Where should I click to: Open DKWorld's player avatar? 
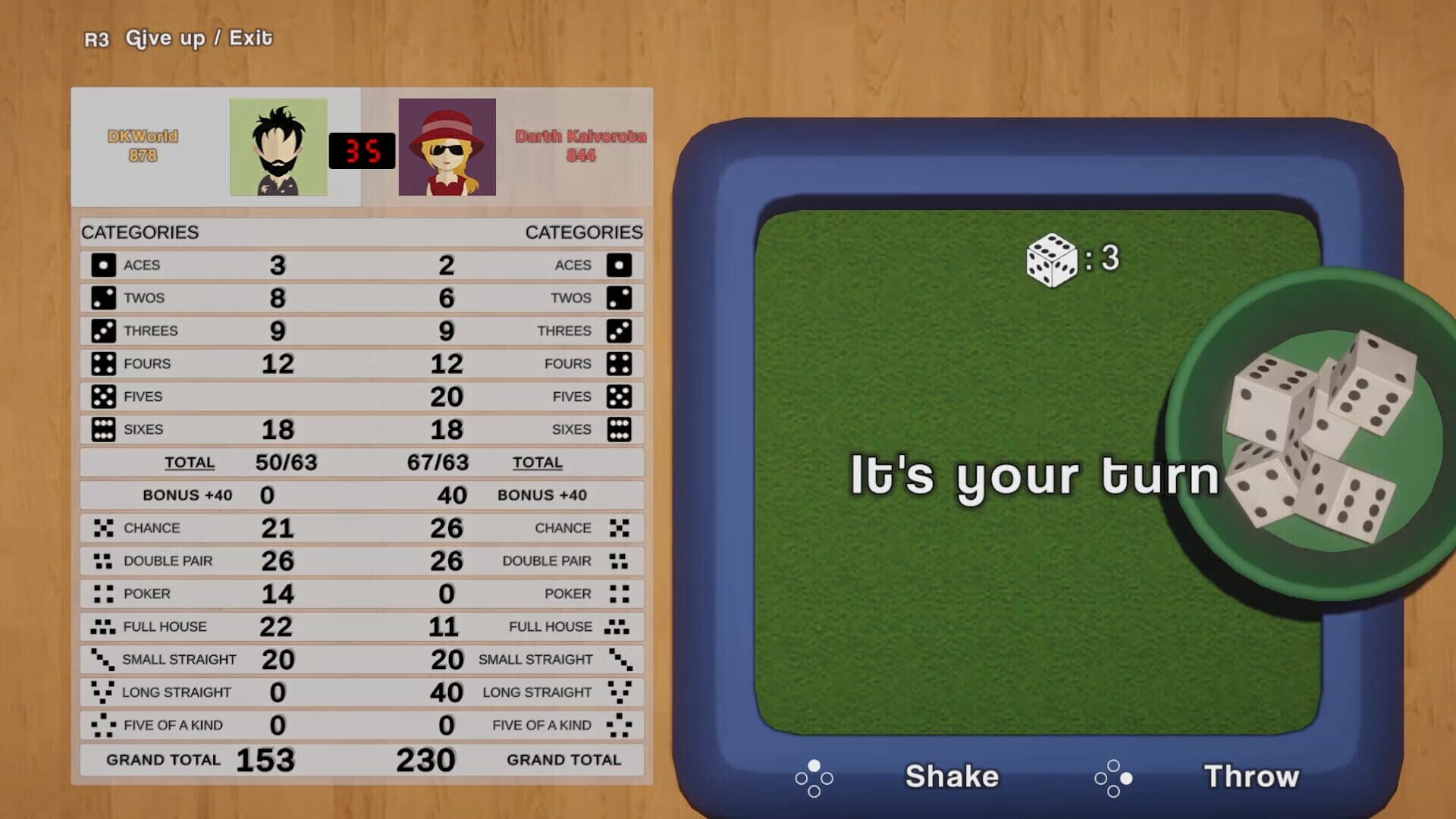click(278, 149)
